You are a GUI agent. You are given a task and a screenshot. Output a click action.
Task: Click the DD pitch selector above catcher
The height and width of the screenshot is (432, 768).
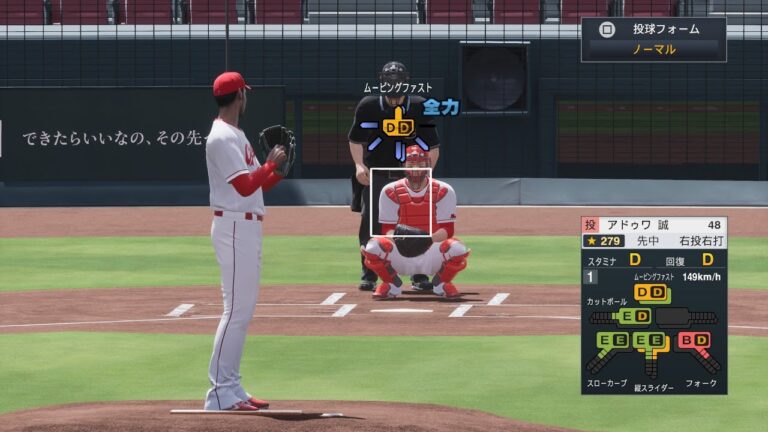point(398,127)
